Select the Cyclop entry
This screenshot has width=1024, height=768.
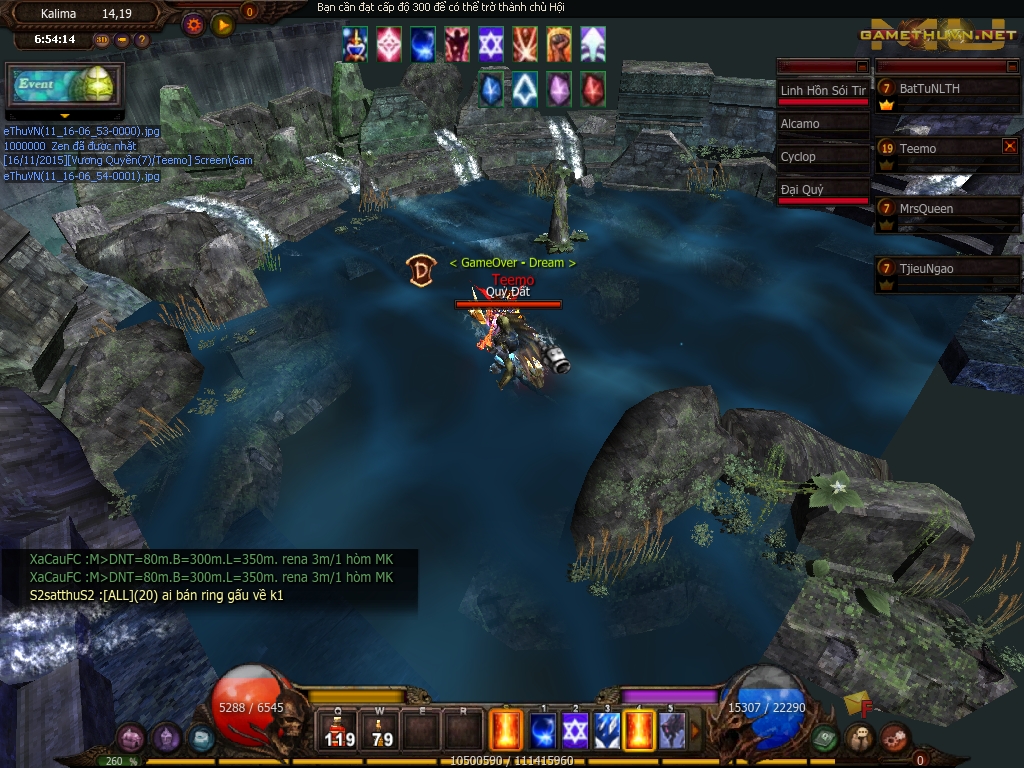[x=824, y=157]
